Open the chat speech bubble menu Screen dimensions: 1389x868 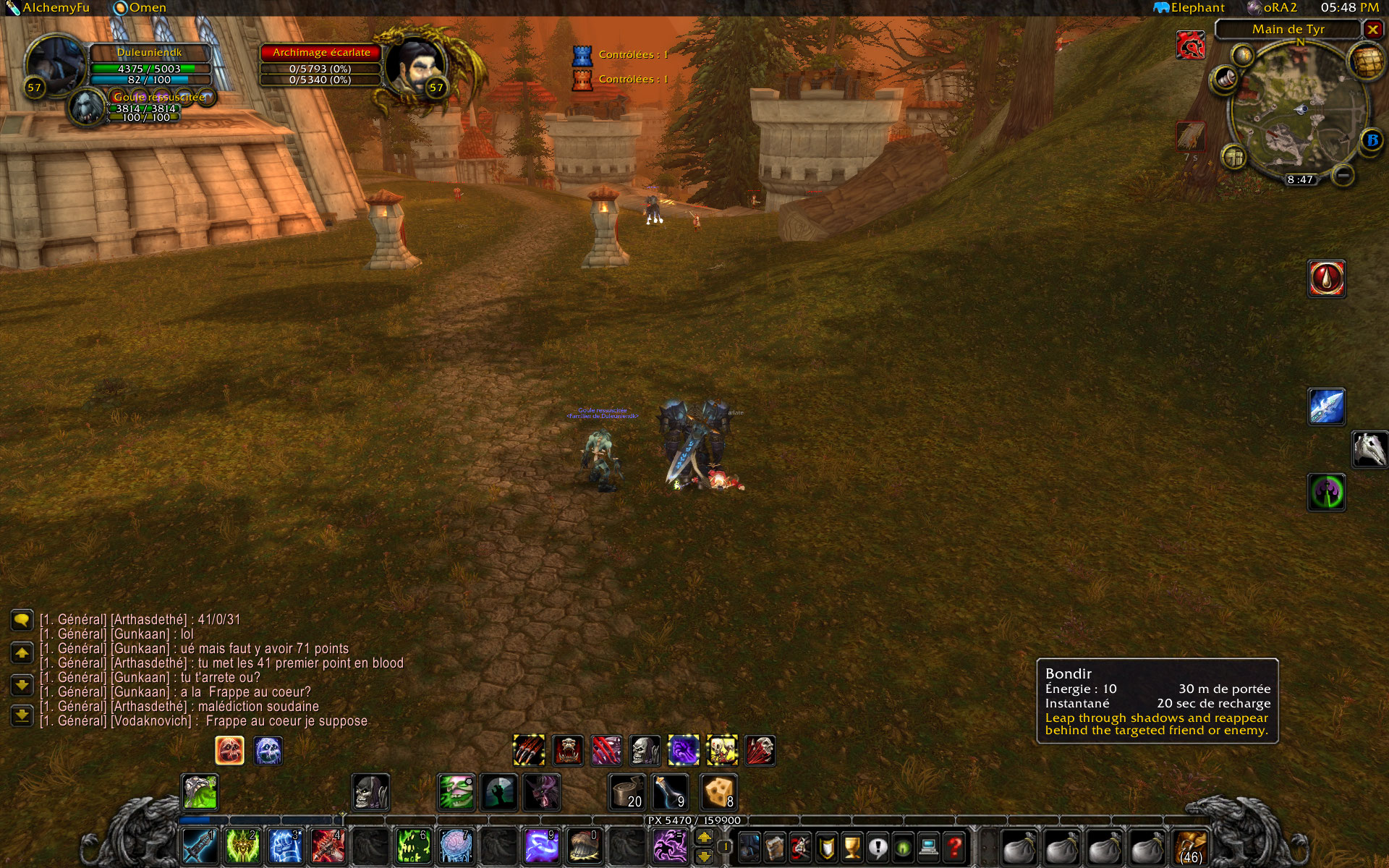pyautogui.click(x=22, y=620)
